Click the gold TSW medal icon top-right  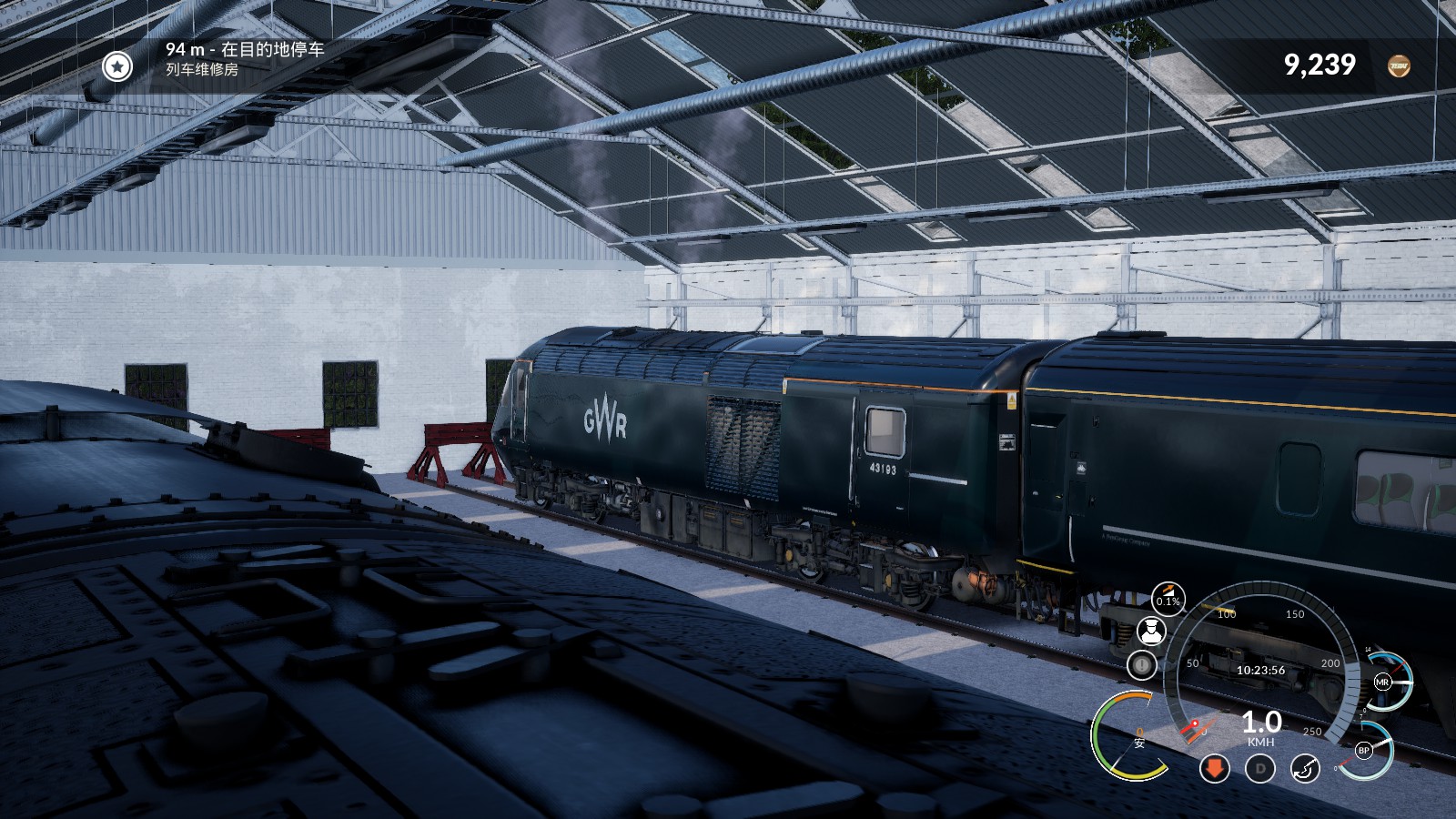click(1399, 66)
